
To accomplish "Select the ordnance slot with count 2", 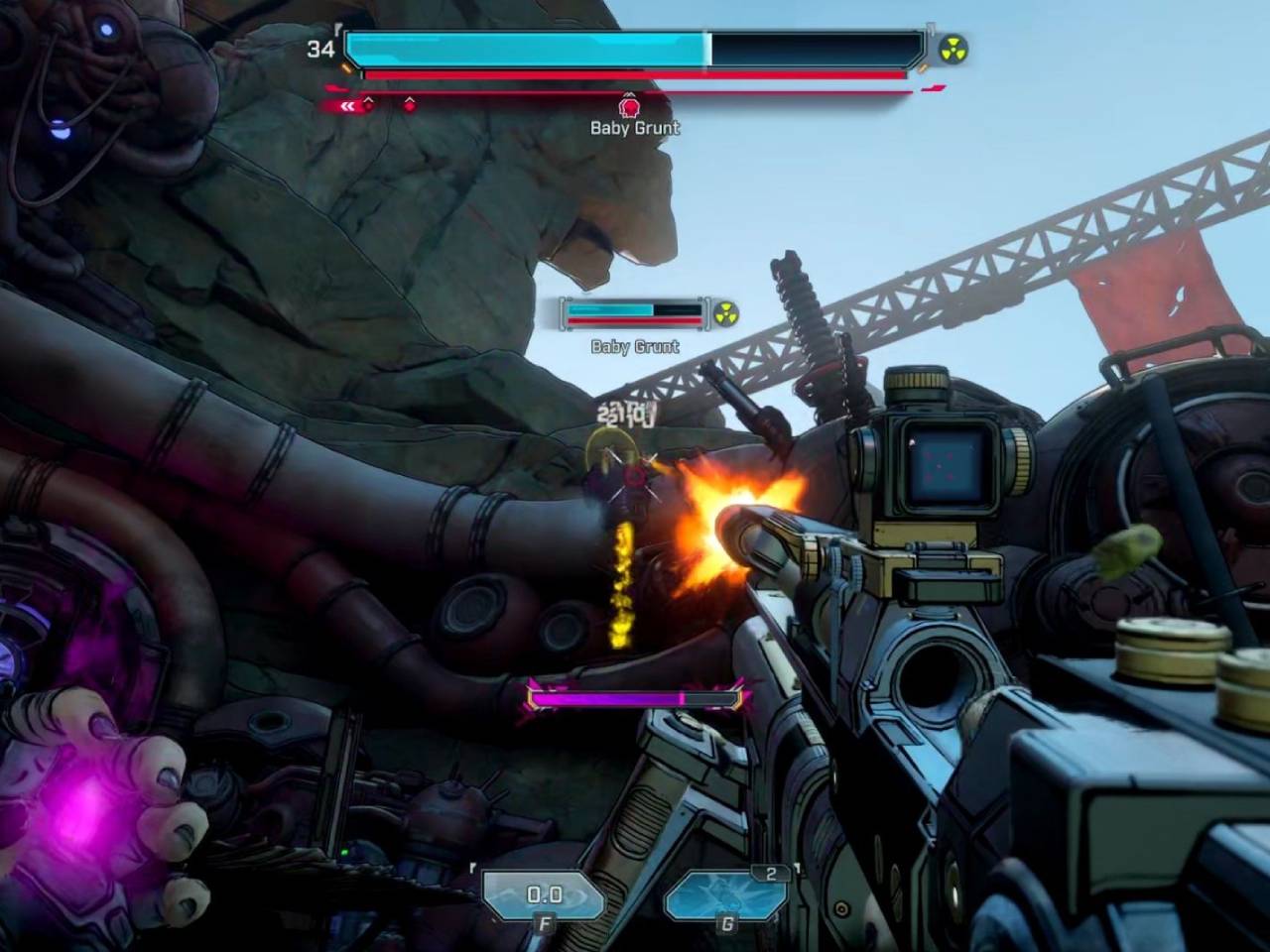I will coord(725,894).
